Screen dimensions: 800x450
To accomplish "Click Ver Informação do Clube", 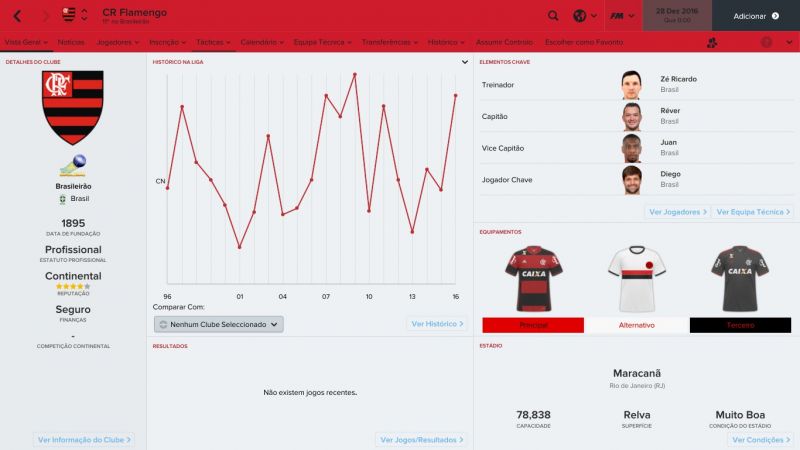I will point(84,439).
